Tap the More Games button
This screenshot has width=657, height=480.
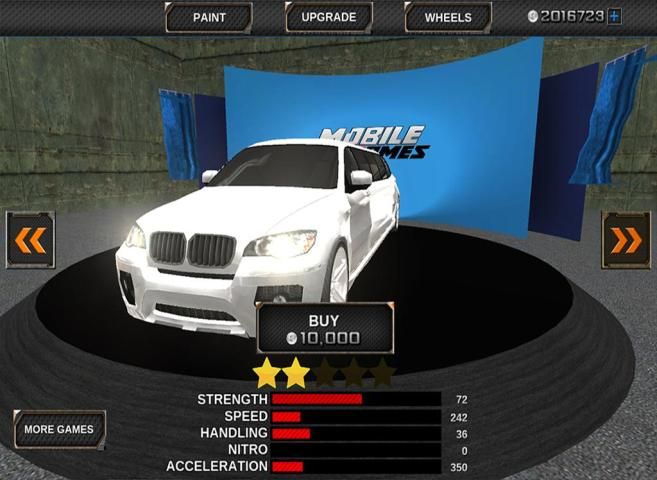pos(59,429)
